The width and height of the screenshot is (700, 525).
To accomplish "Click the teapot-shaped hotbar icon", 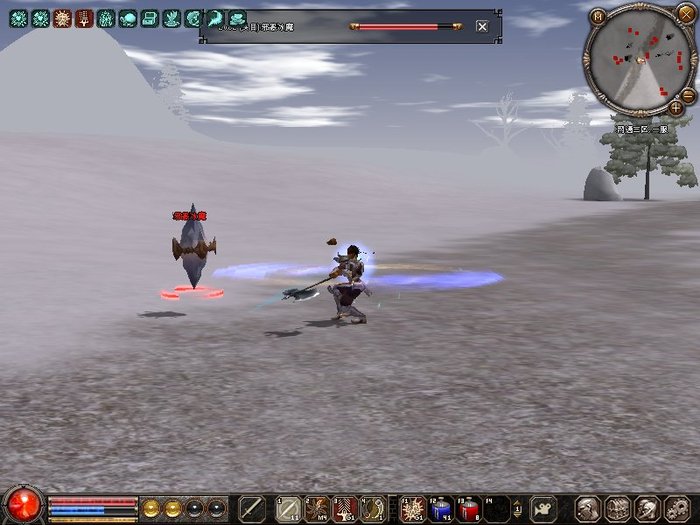I will click(543, 508).
